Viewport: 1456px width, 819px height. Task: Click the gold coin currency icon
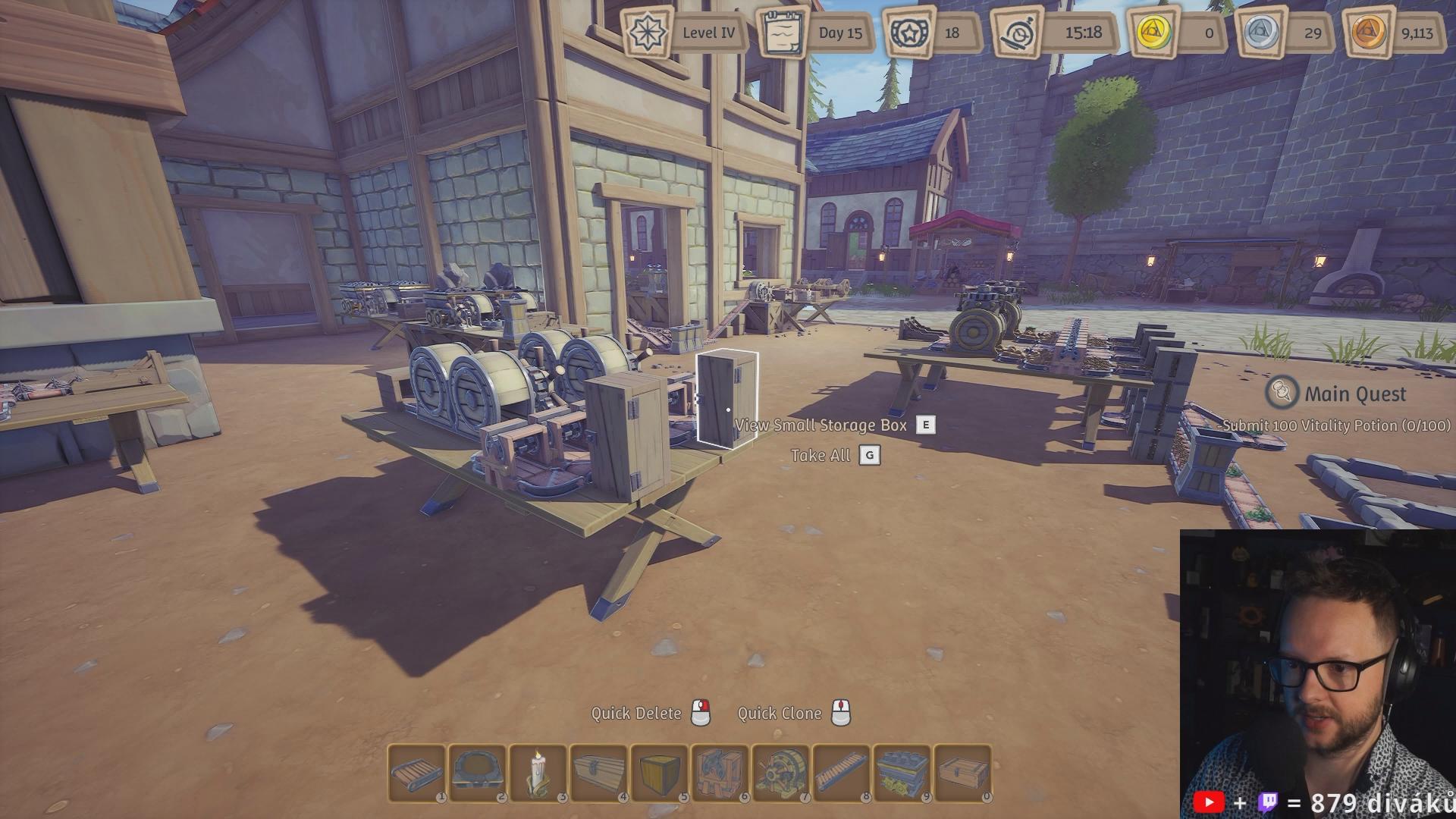pos(1153,33)
